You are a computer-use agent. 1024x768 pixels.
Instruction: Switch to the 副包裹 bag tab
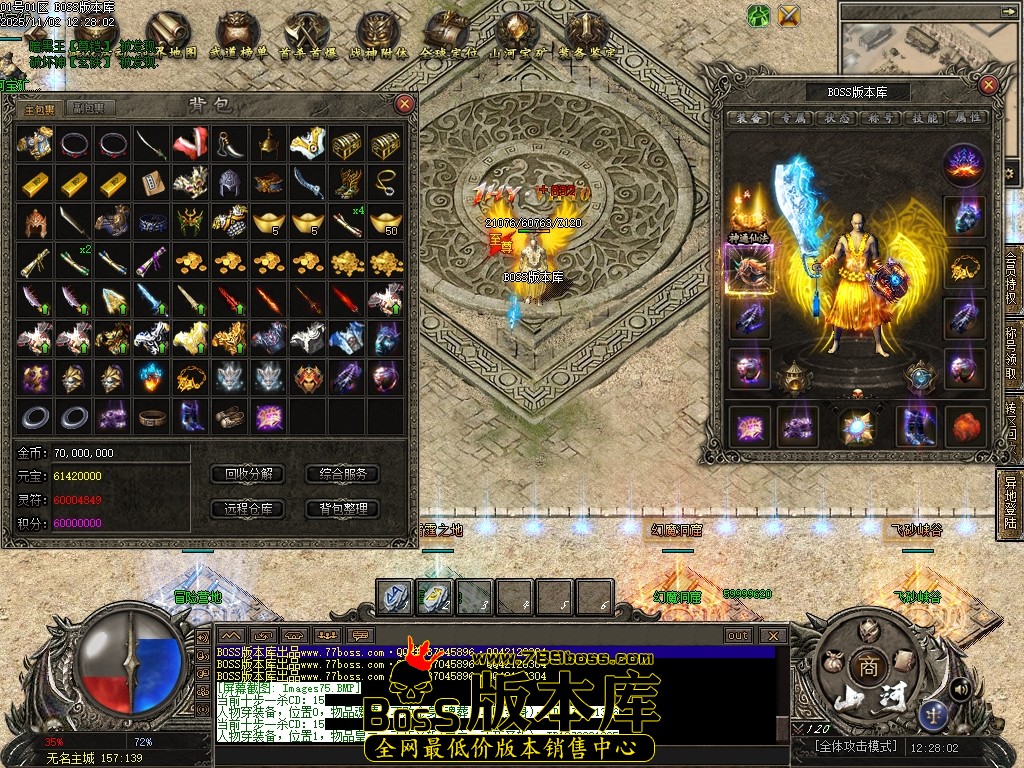pos(91,108)
